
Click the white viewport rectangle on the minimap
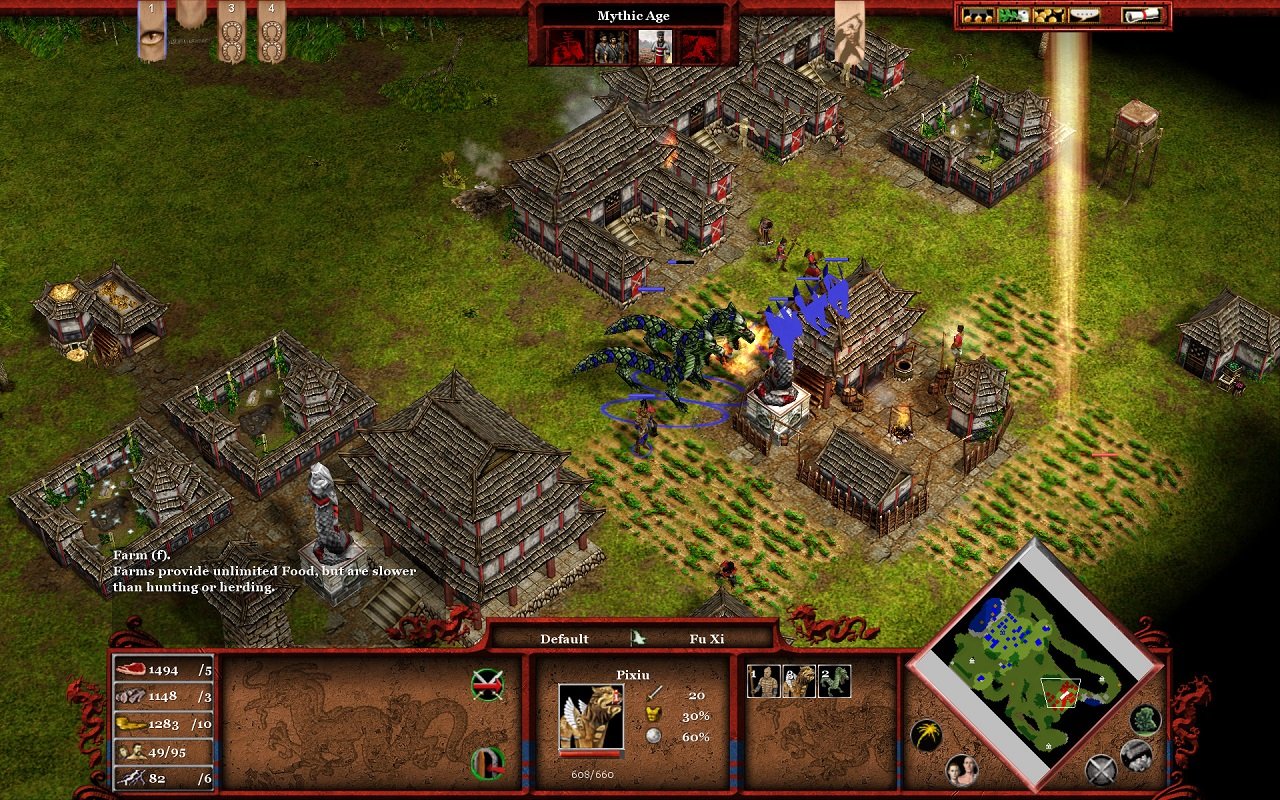[1061, 691]
